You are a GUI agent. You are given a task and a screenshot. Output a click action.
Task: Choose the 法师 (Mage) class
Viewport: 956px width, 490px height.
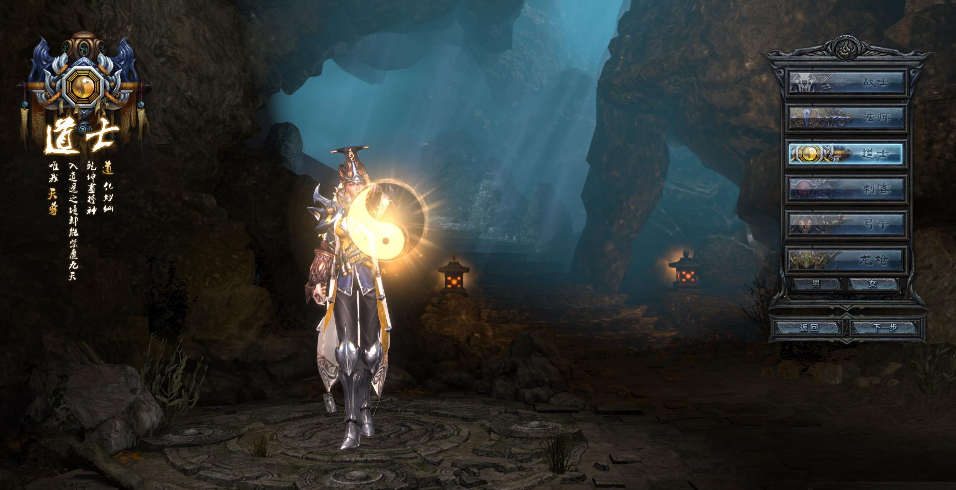tap(846, 118)
